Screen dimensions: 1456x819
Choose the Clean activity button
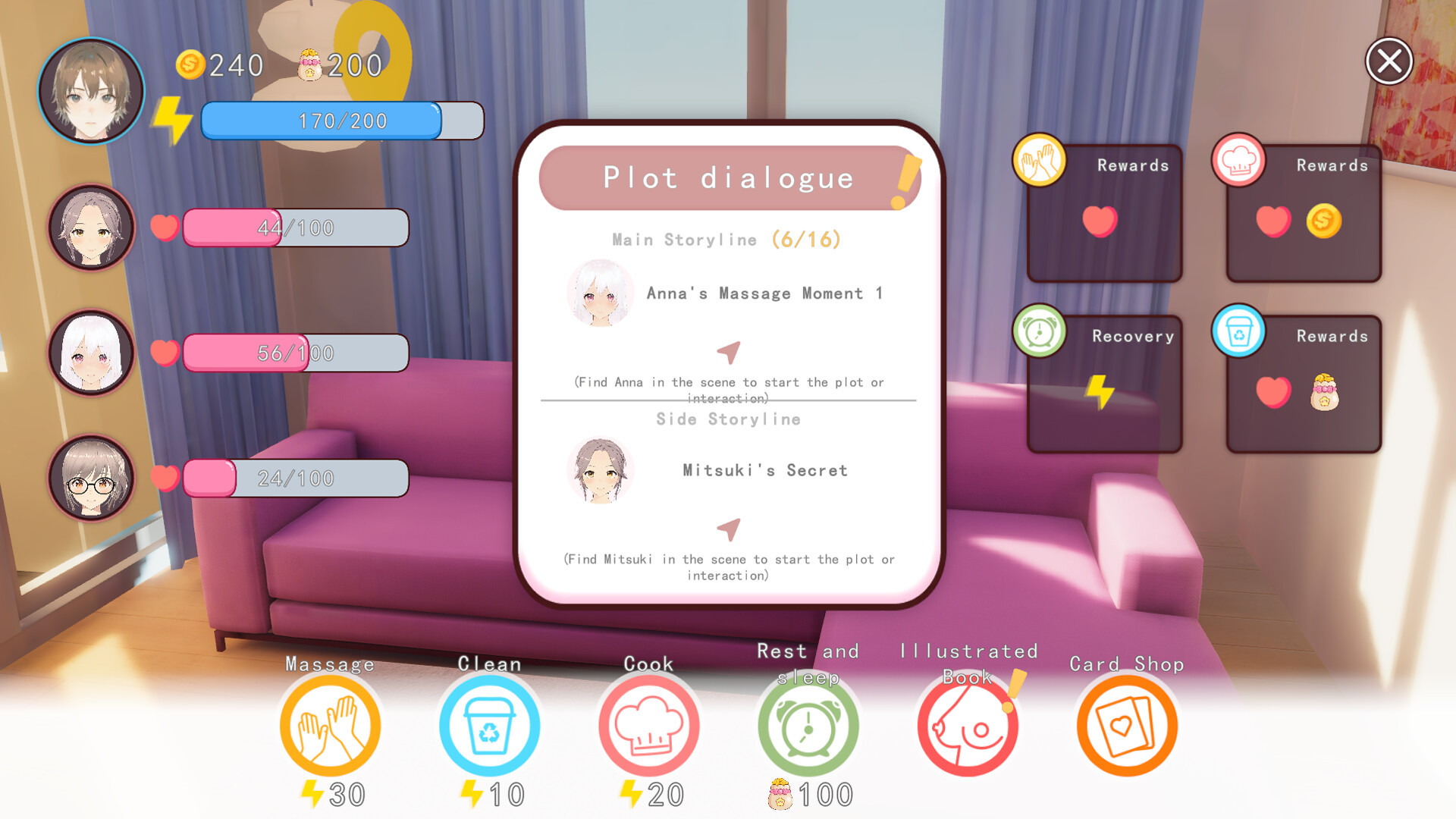(x=489, y=726)
